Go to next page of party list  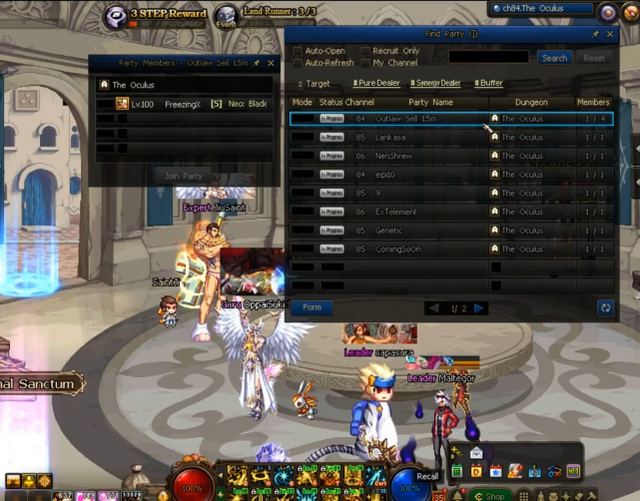pos(480,308)
